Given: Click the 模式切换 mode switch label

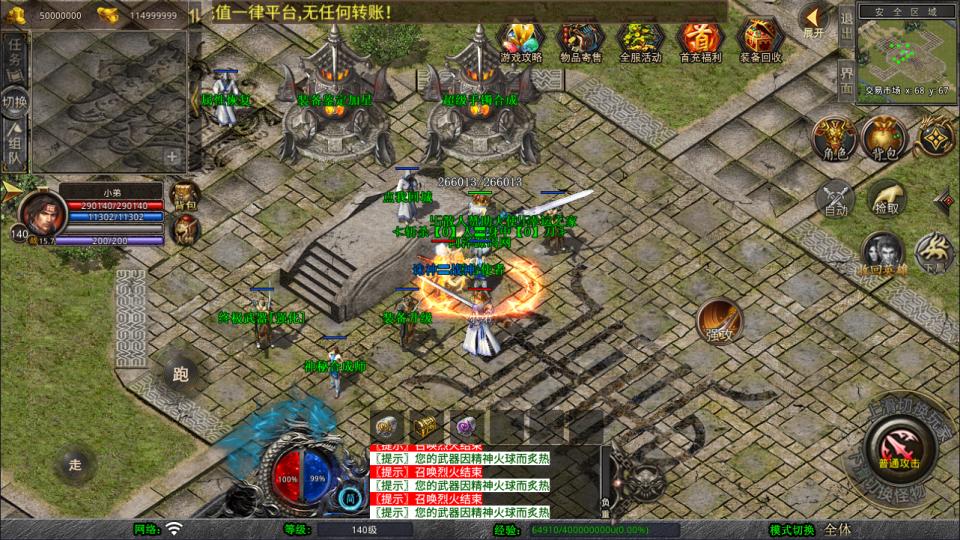Looking at the screenshot, I should 792,529.
